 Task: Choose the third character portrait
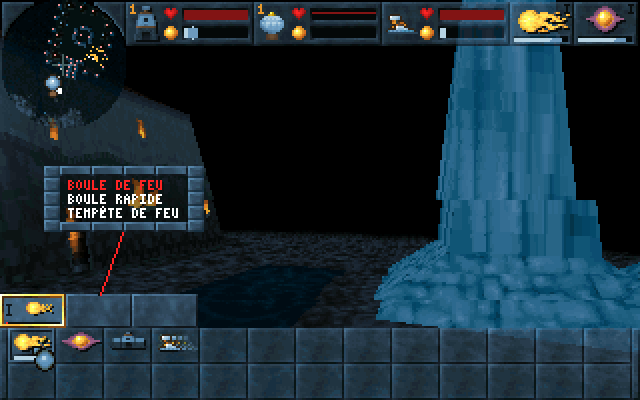(402, 22)
